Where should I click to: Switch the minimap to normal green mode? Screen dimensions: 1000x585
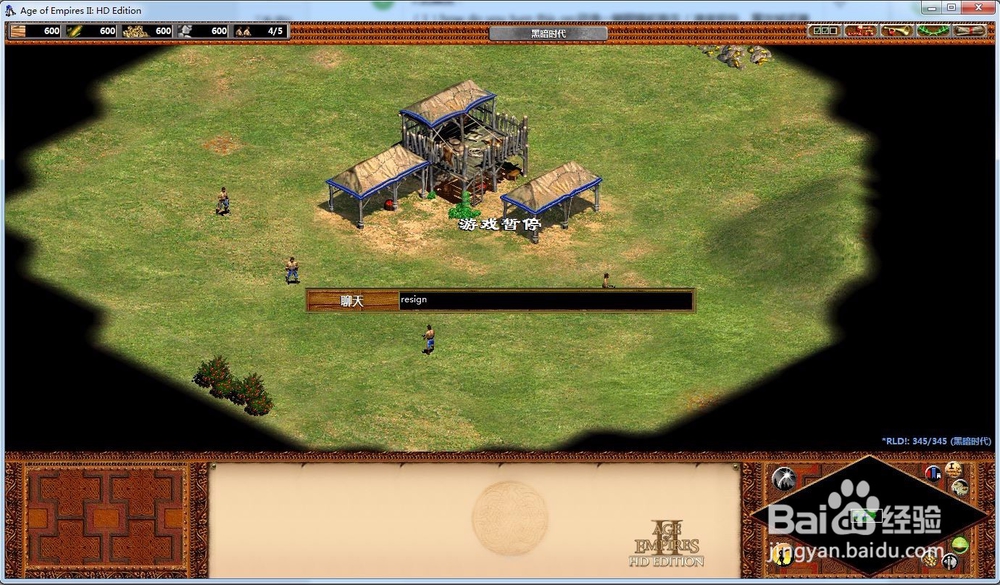point(960,545)
